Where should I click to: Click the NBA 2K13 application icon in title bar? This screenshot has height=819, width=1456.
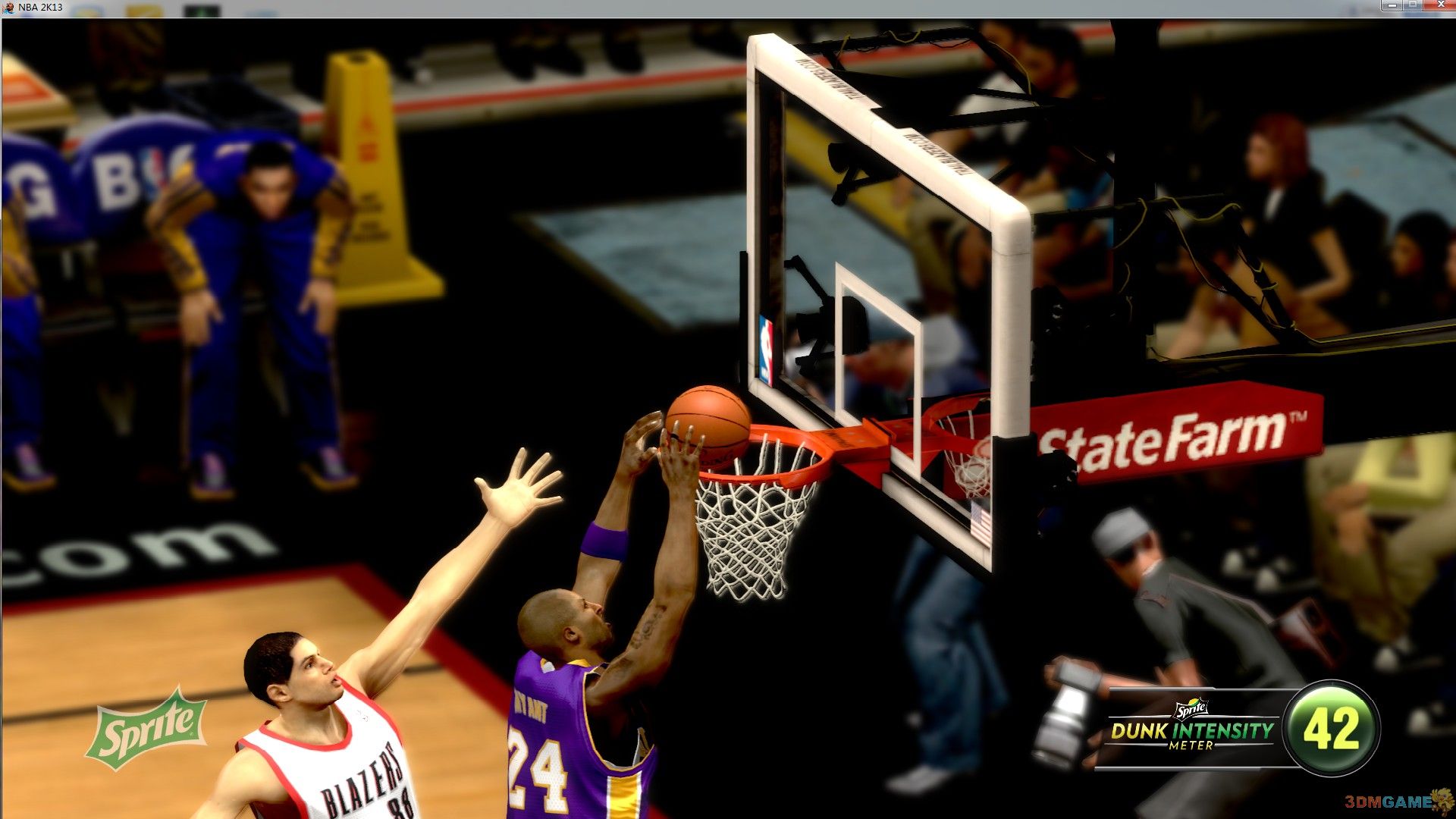(9, 6)
